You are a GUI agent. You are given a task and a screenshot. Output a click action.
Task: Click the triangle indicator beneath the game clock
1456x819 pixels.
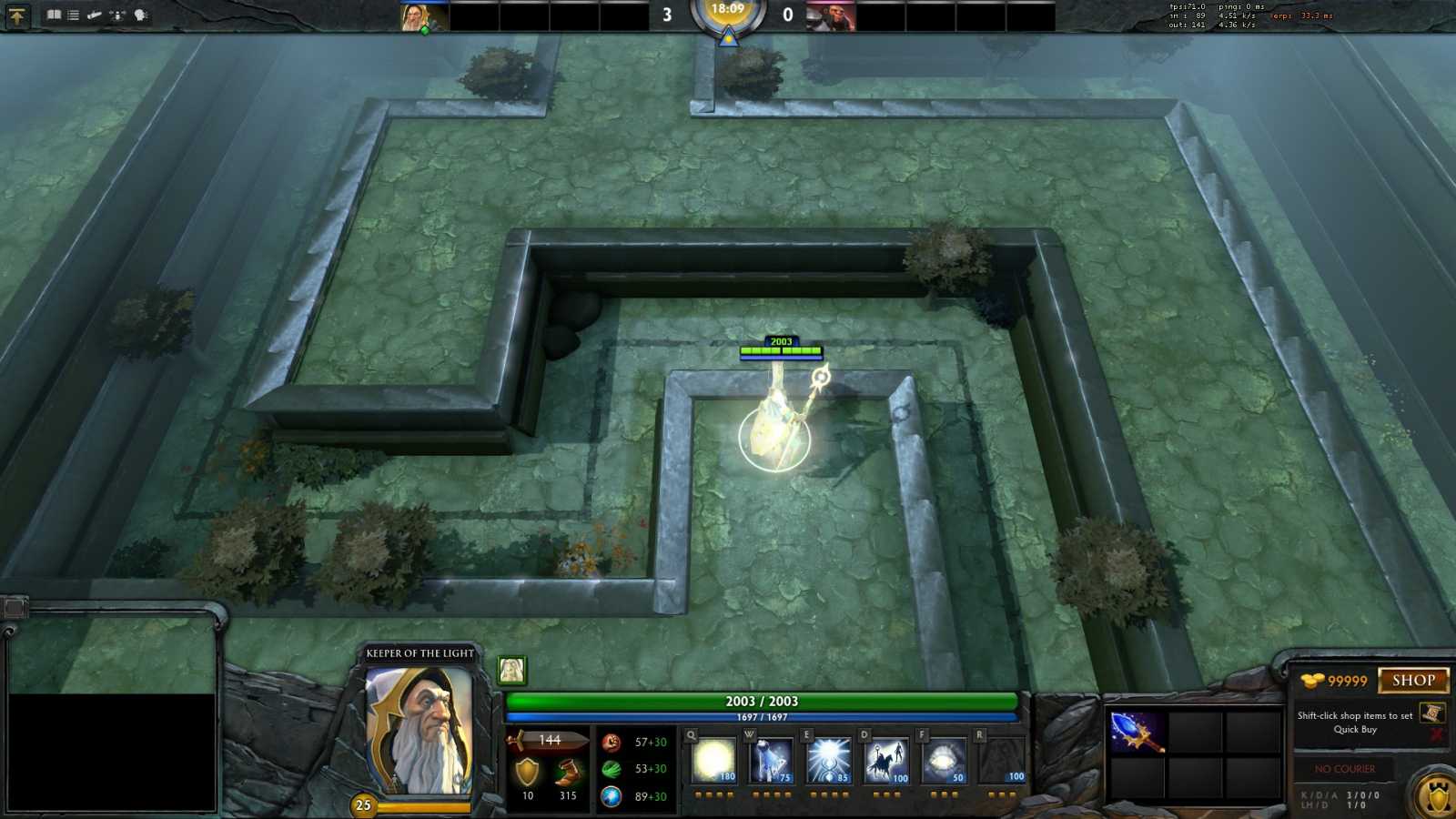click(728, 38)
